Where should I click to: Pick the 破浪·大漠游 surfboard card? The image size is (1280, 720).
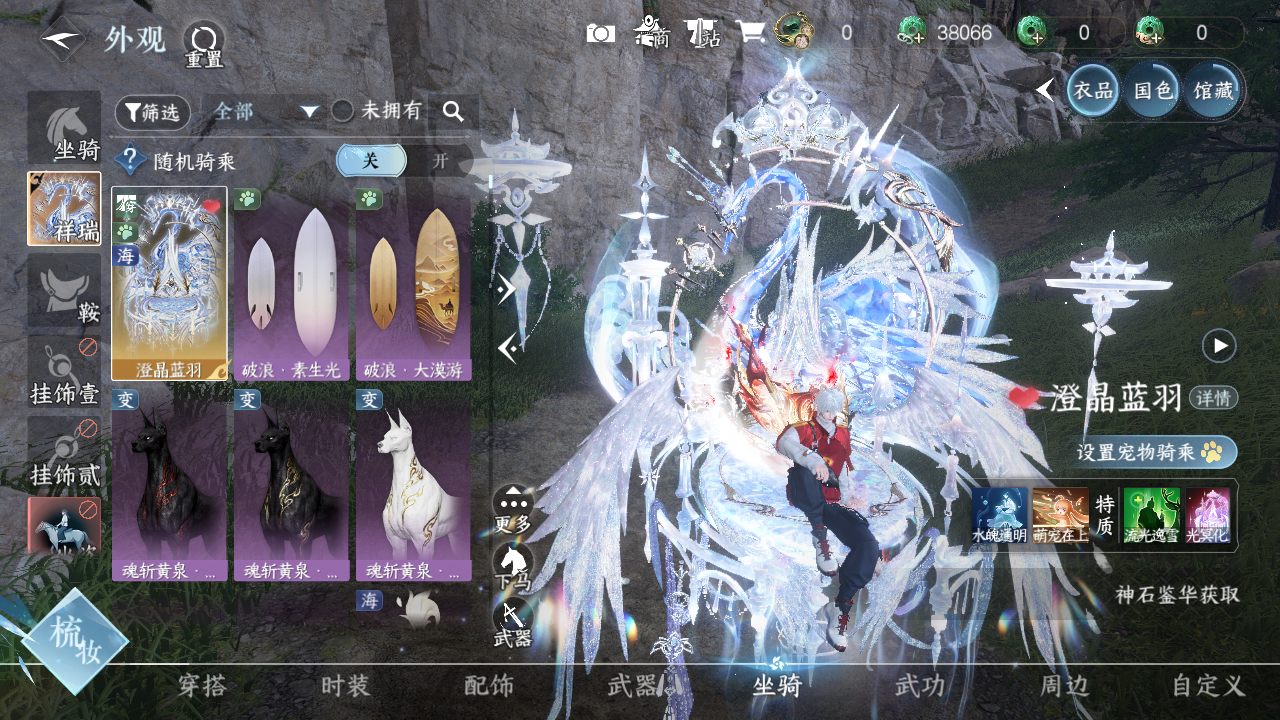pos(413,284)
